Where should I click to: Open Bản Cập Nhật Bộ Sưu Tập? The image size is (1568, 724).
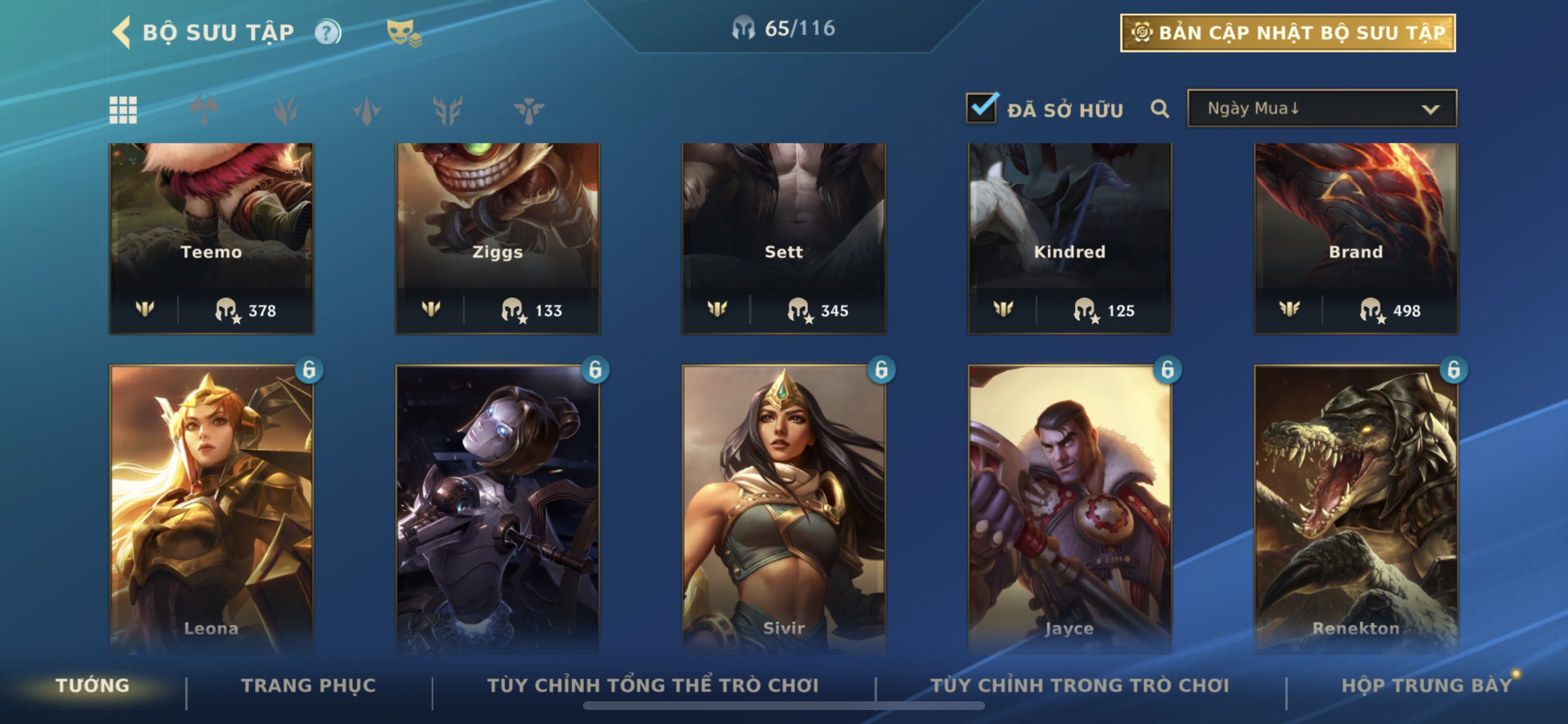pos(1287,33)
